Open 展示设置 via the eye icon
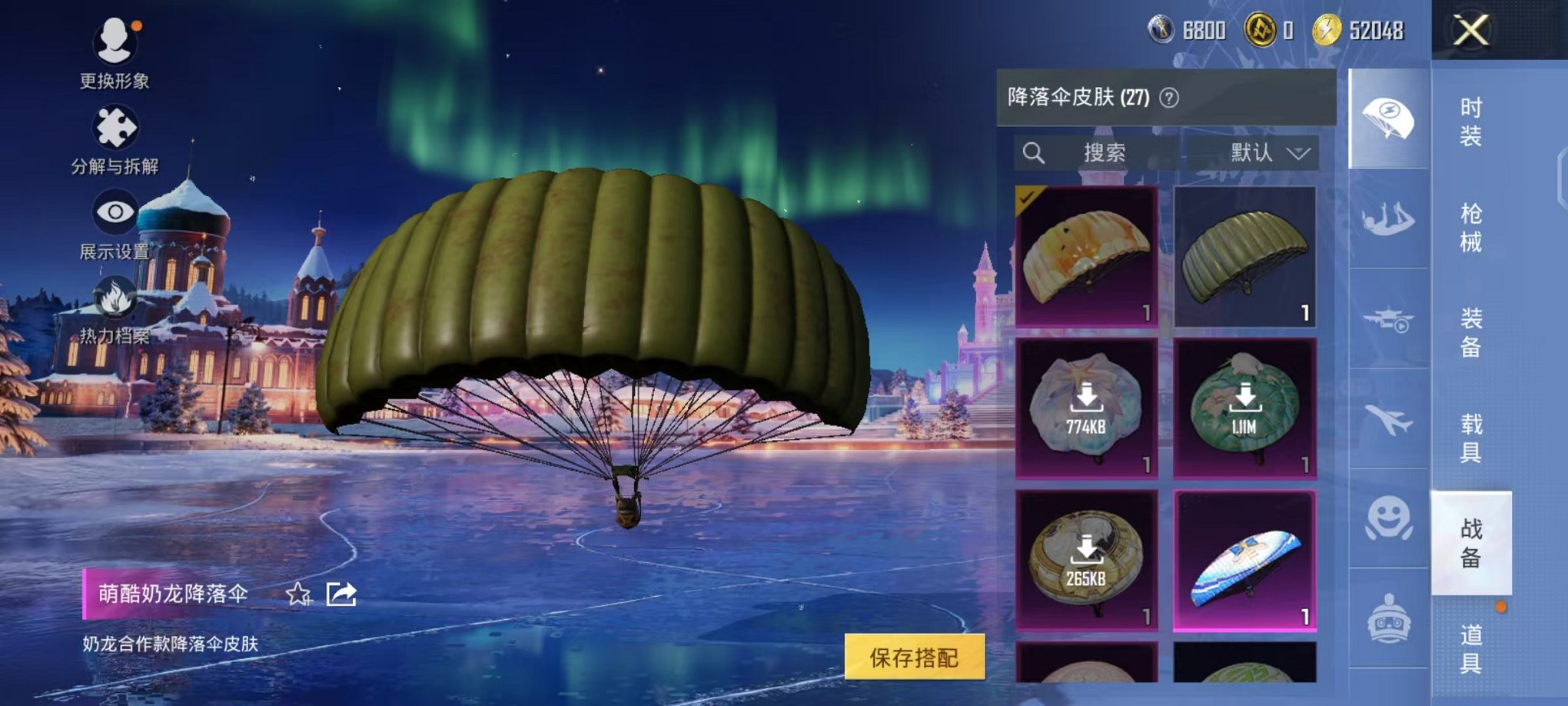The height and width of the screenshot is (706, 1568). (114, 211)
